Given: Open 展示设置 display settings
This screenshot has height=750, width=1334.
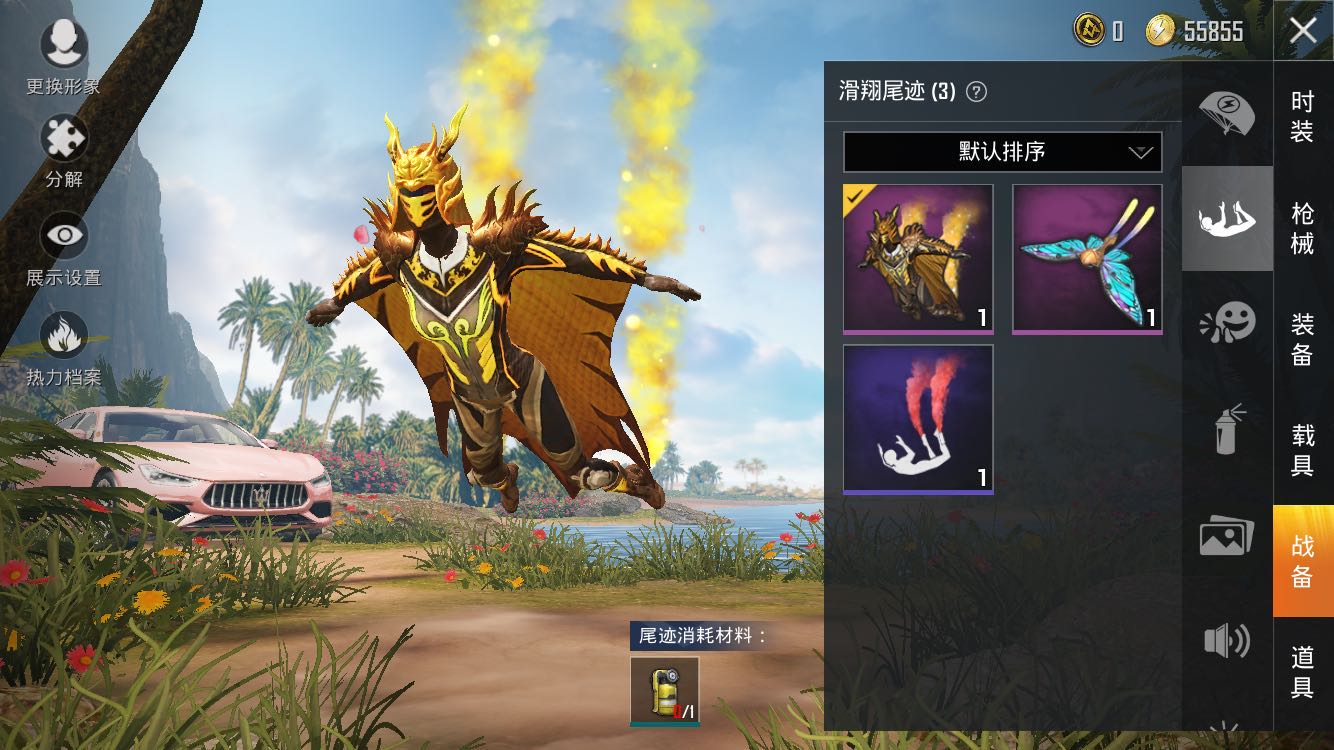Looking at the screenshot, I should tap(64, 237).
